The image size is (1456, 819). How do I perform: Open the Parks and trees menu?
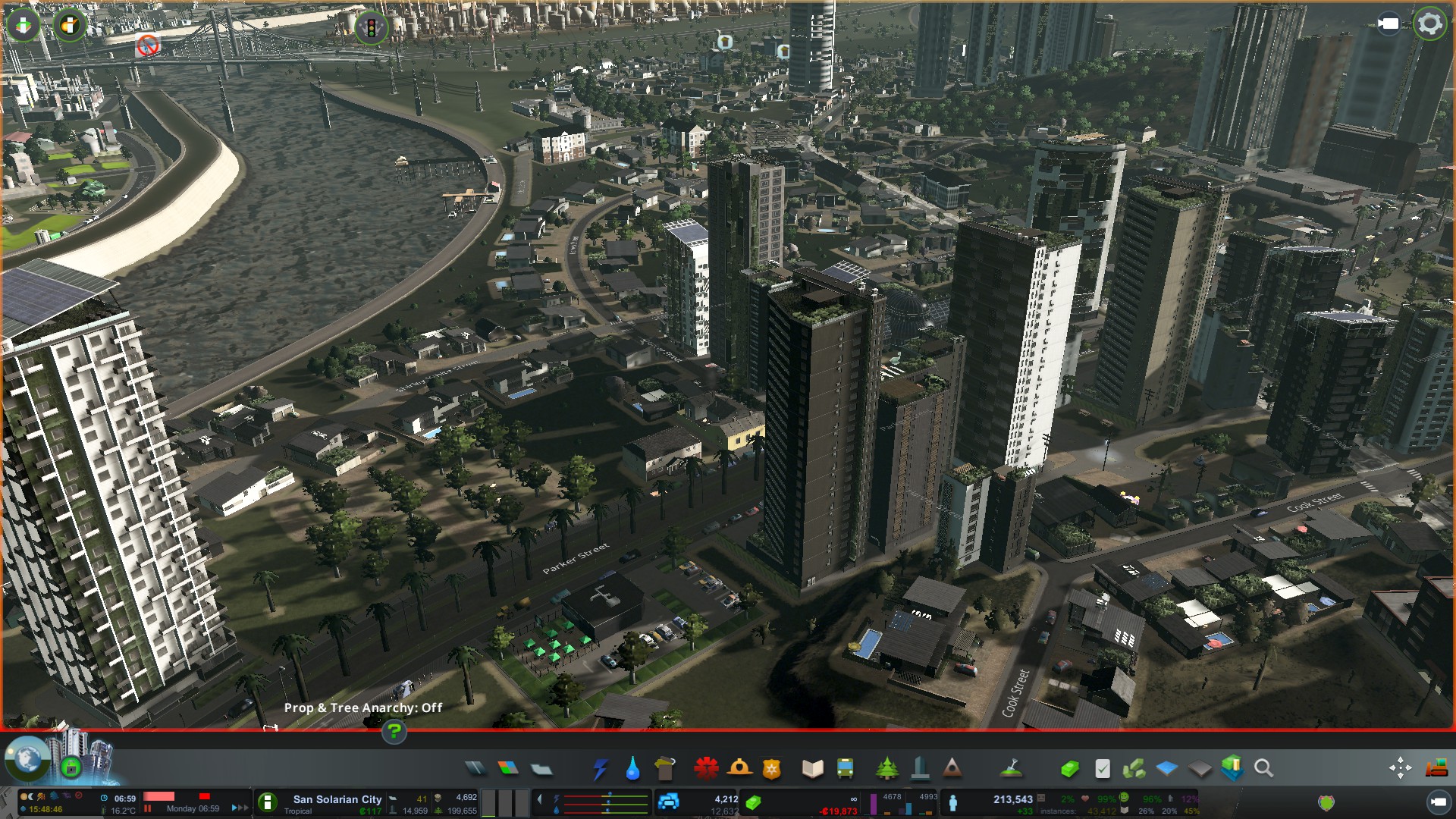886,769
